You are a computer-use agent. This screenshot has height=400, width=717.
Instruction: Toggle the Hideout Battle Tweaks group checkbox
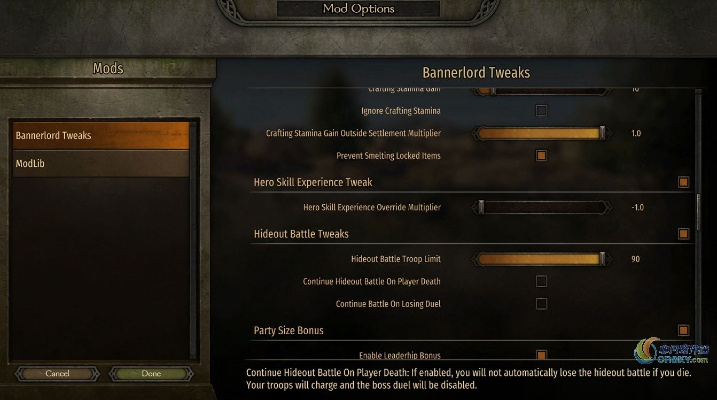[x=684, y=234]
